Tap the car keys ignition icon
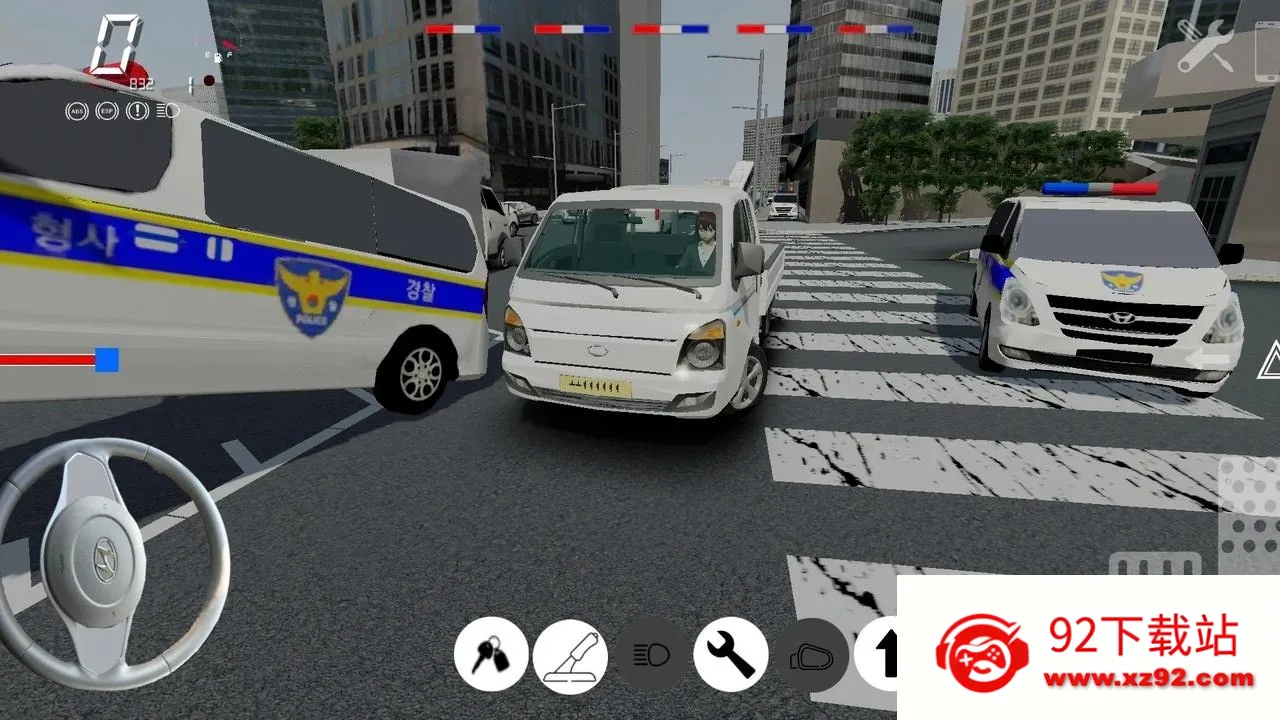 490,657
